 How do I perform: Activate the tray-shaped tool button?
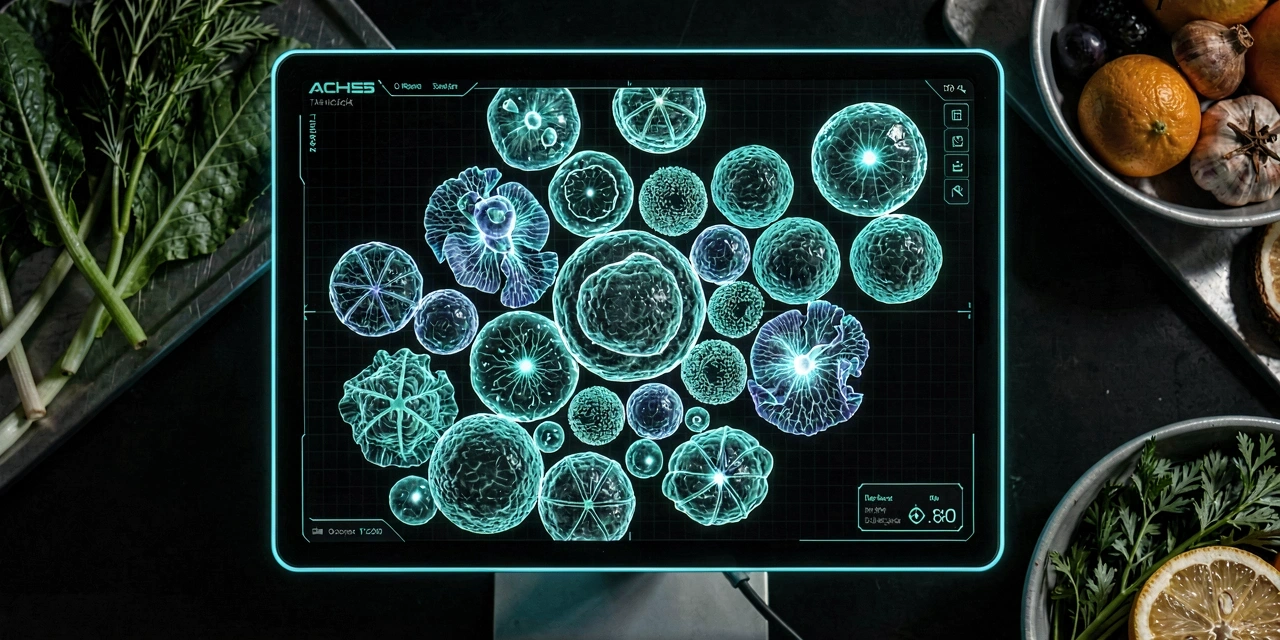coord(956,166)
